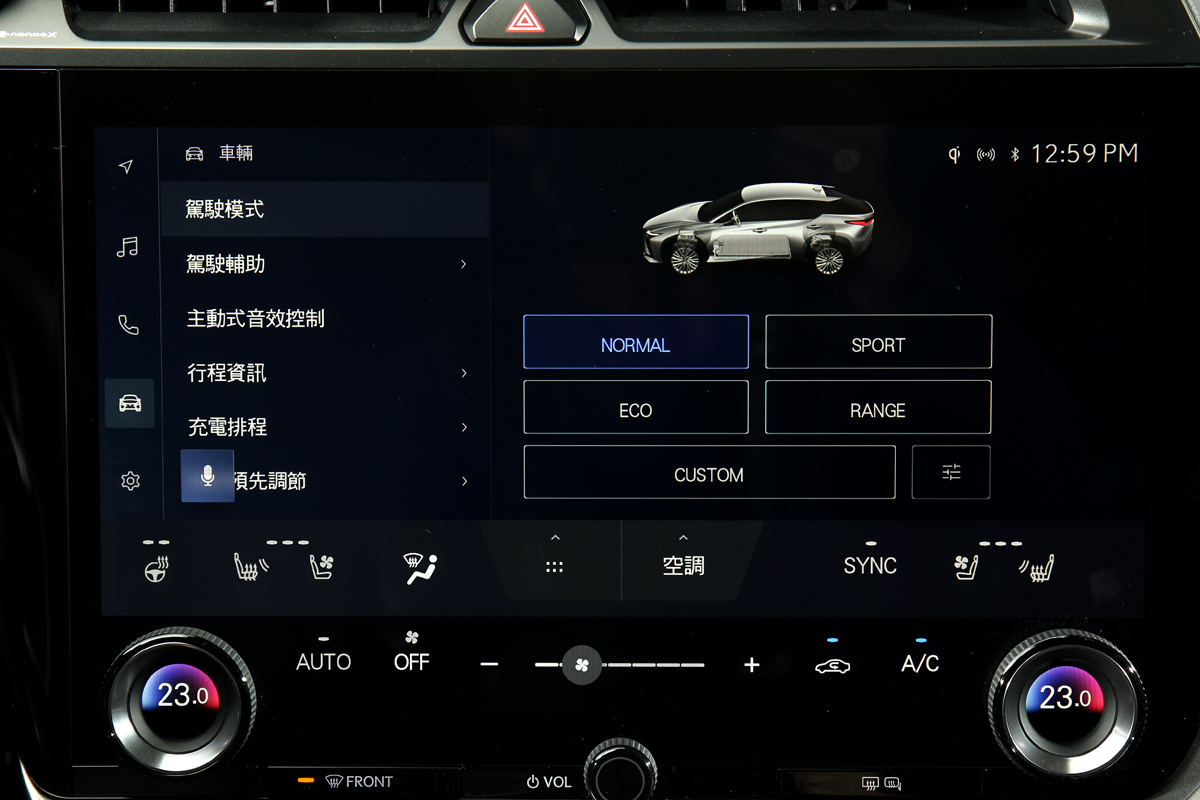Screen dimensions: 1200x800
Task: Toggle climate SYNC
Action: [x=870, y=564]
